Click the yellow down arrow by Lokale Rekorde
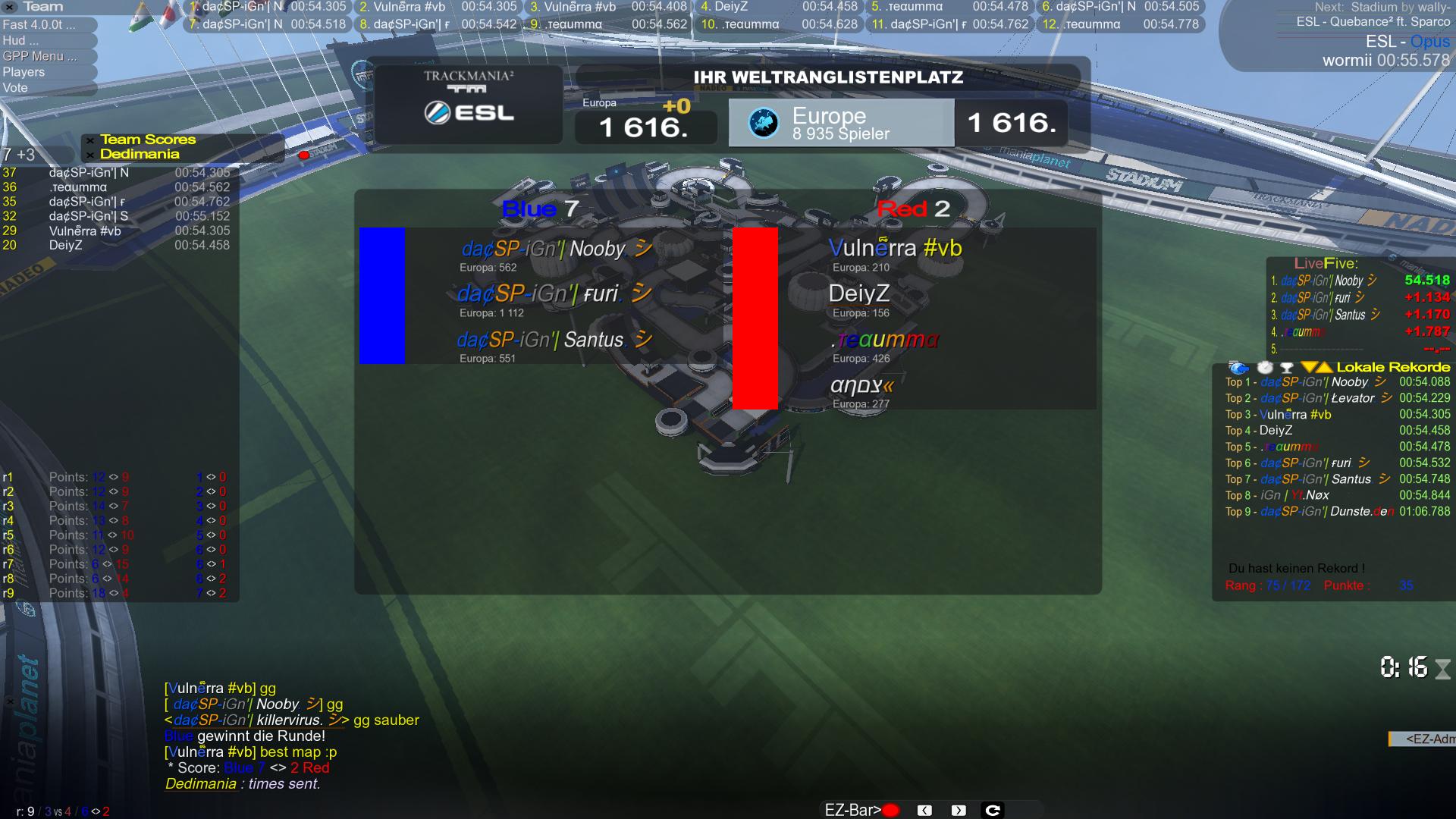This screenshot has width=1456, height=819. coord(1308,368)
